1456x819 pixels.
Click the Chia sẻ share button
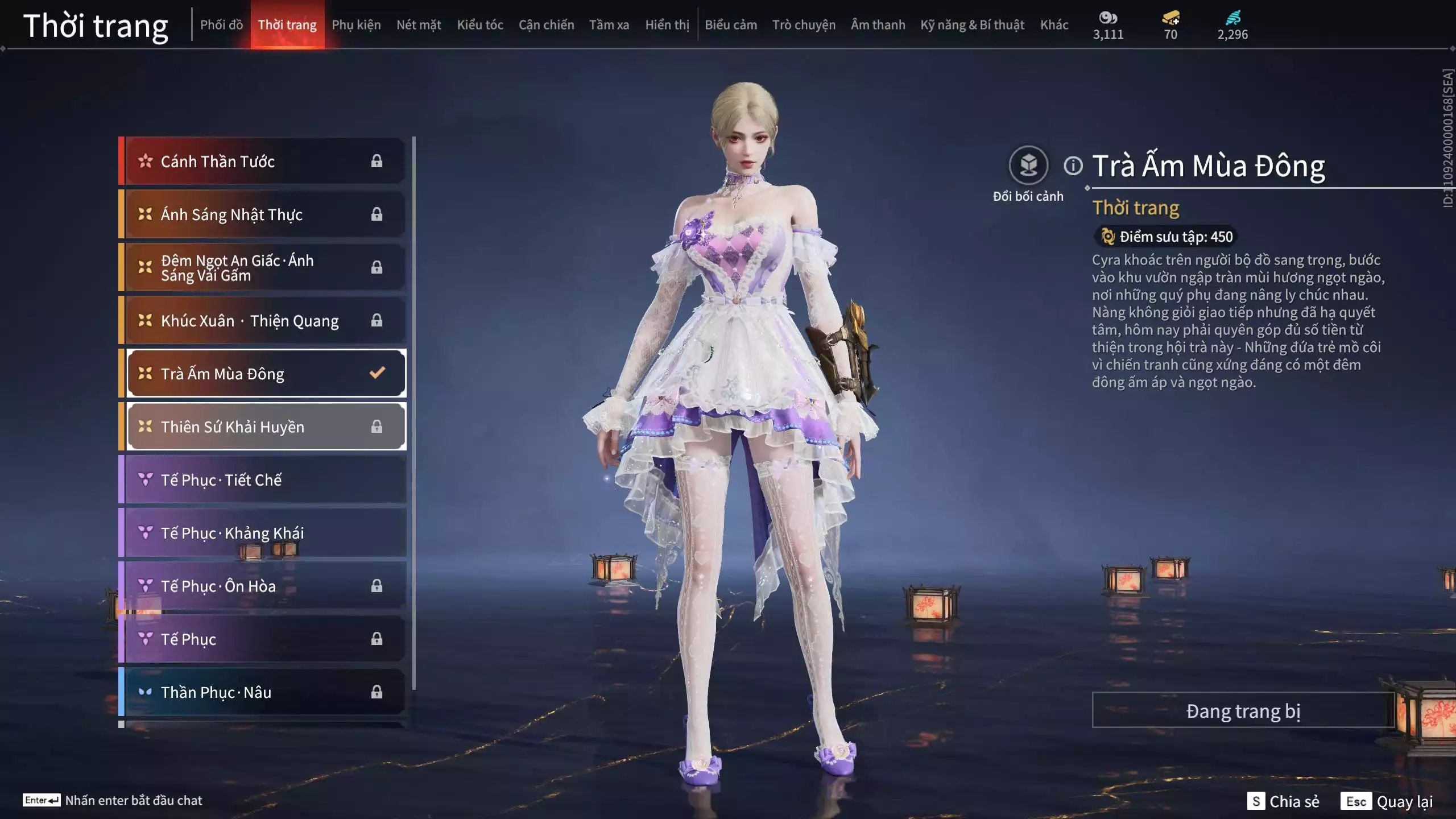tap(1283, 801)
